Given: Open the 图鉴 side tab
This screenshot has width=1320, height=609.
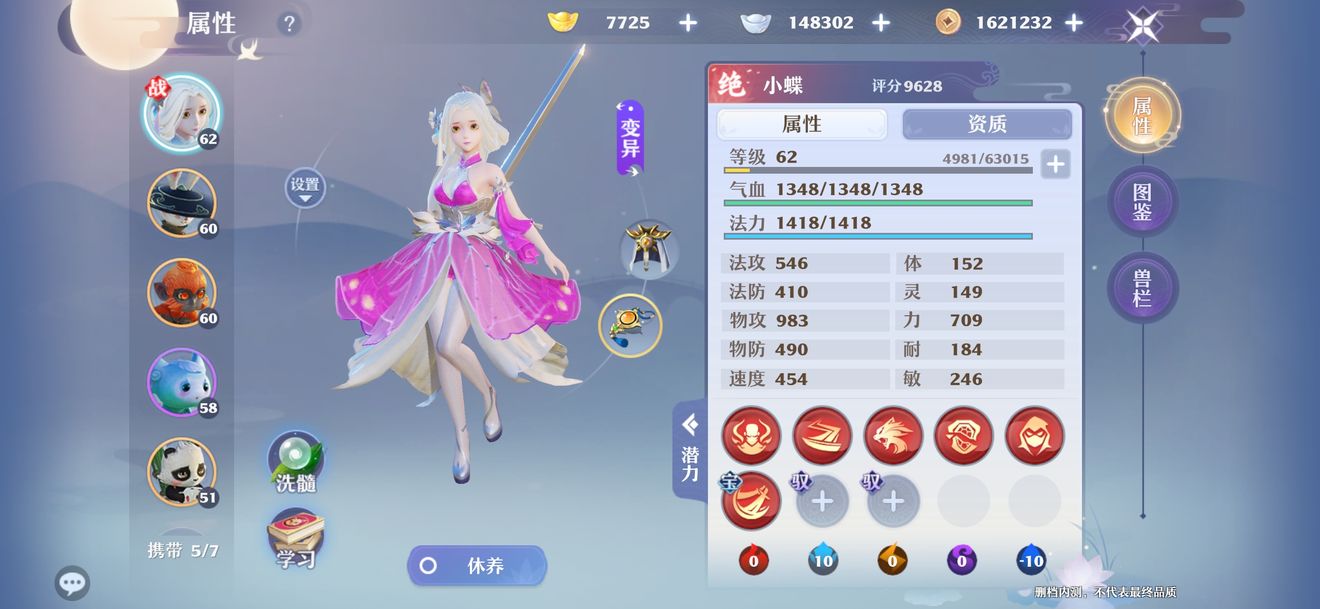Looking at the screenshot, I should tap(1142, 201).
